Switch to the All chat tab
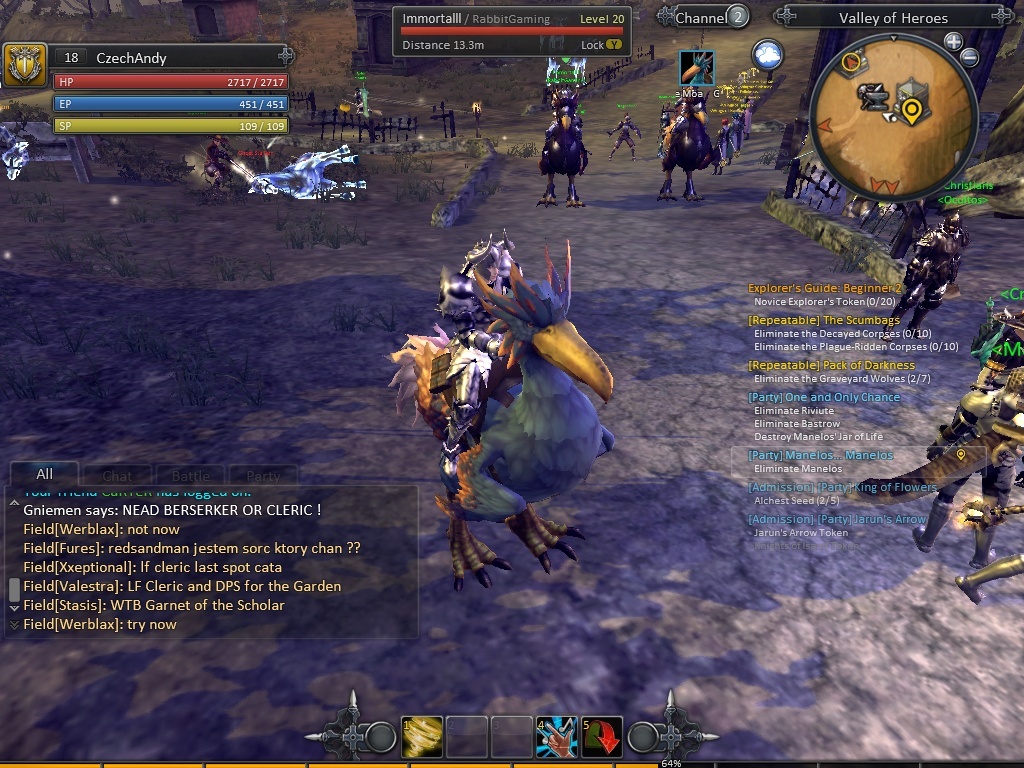Viewport: 1024px width, 768px height. pyautogui.click(x=44, y=474)
